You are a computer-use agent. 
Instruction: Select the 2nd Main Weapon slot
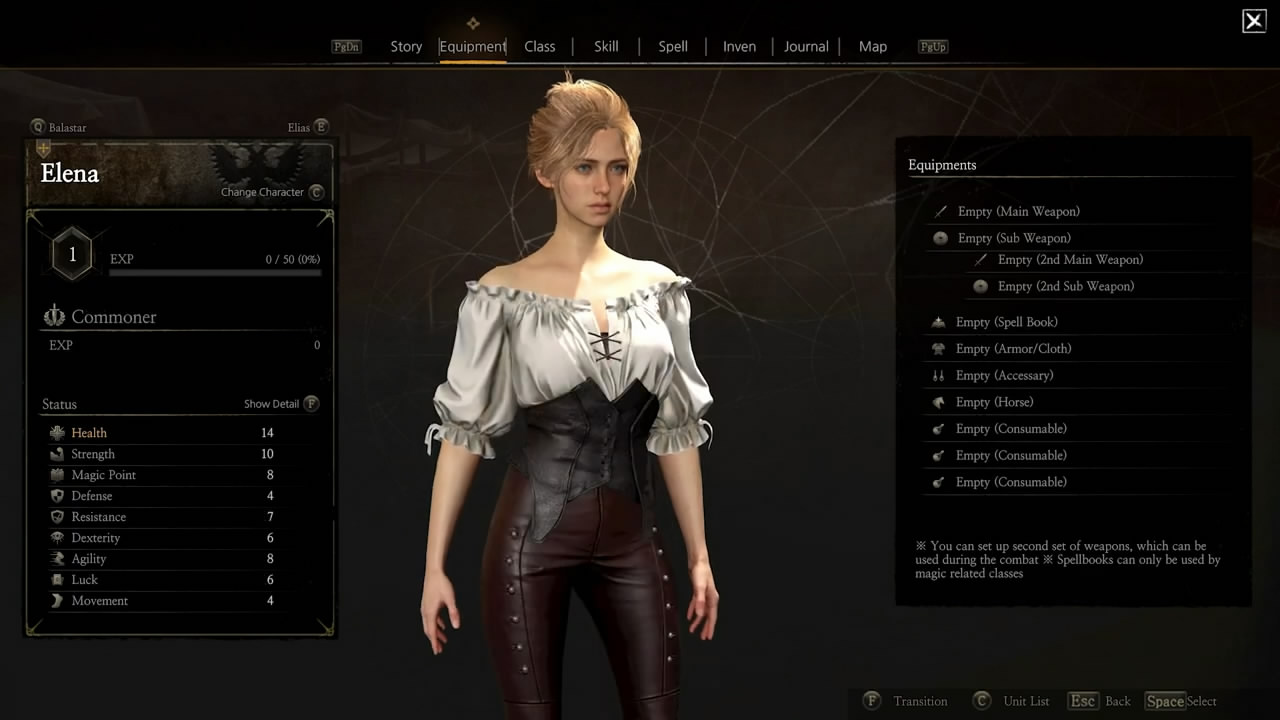(x=1069, y=260)
